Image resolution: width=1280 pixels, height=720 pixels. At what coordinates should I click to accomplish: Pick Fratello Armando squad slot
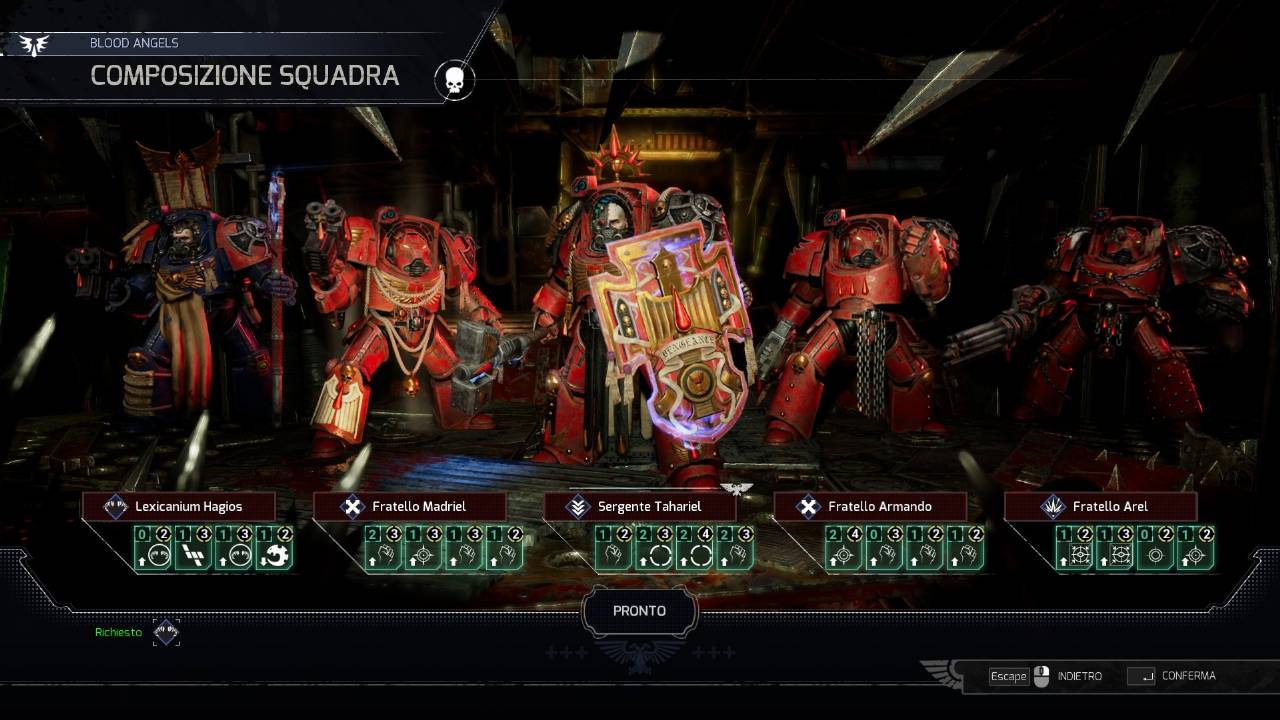[x=869, y=506]
